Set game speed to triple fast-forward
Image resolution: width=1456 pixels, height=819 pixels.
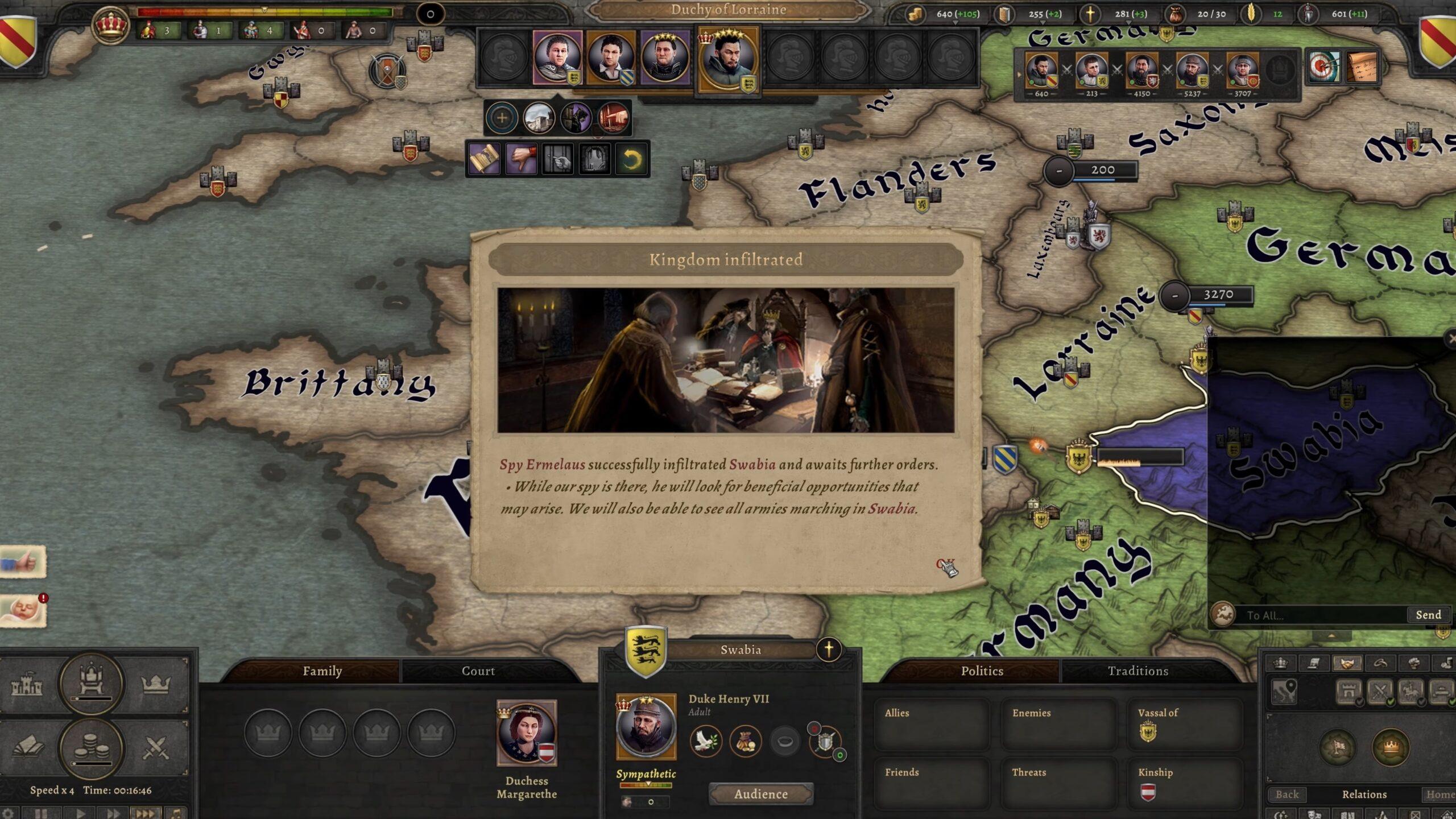point(144,813)
